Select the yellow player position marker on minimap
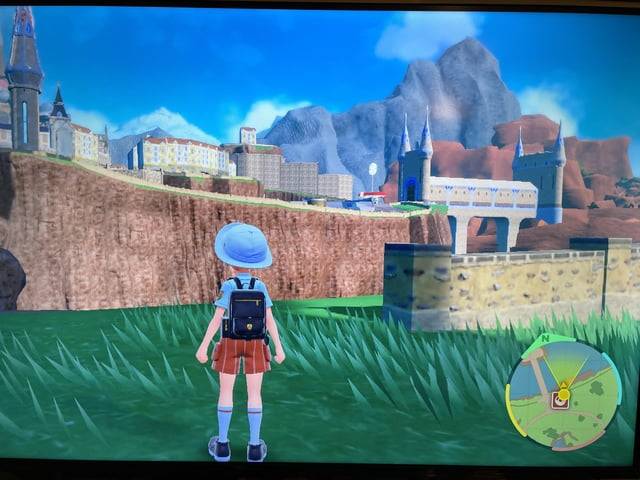640x480 pixels. pyautogui.click(x=564, y=392)
